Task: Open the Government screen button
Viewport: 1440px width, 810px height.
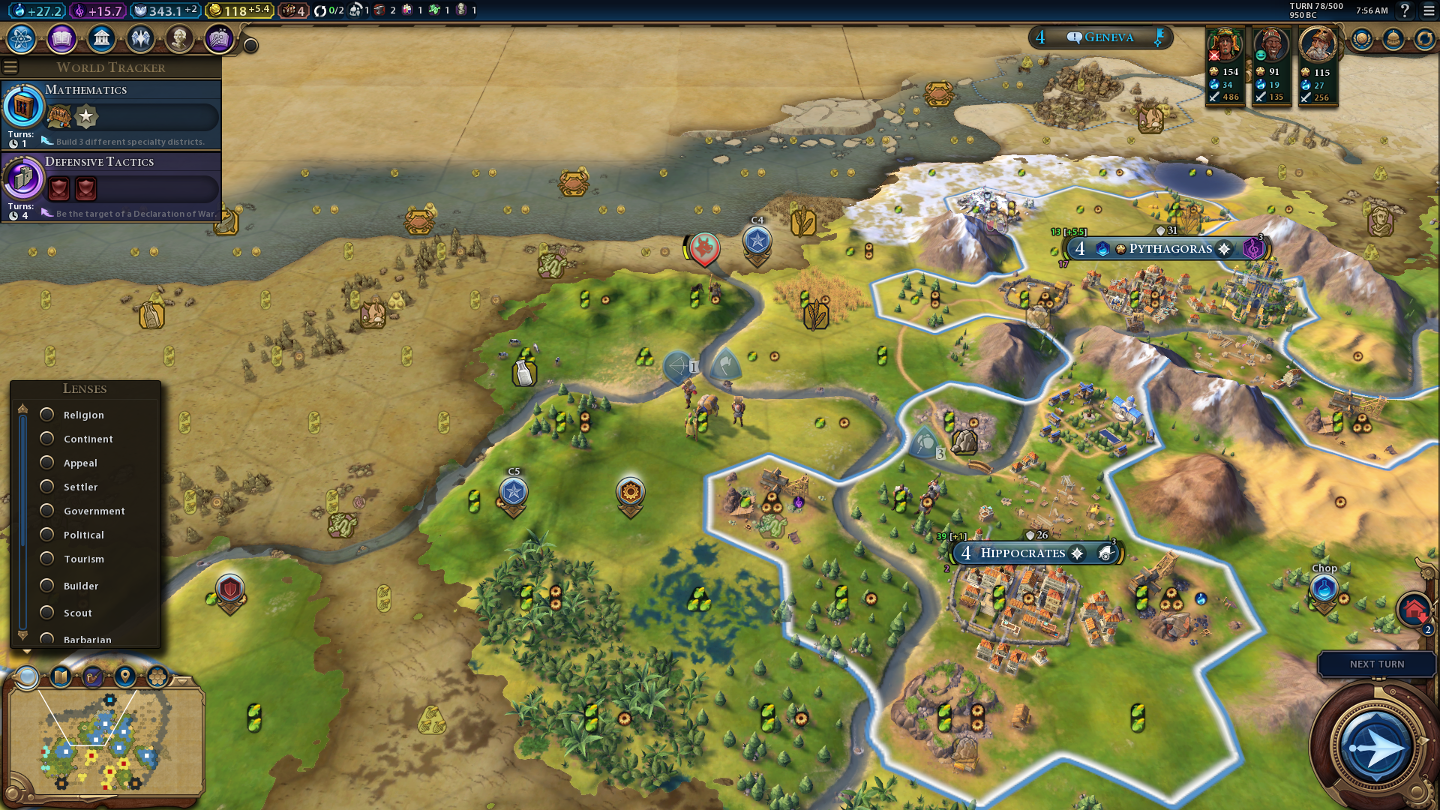Action: point(101,39)
